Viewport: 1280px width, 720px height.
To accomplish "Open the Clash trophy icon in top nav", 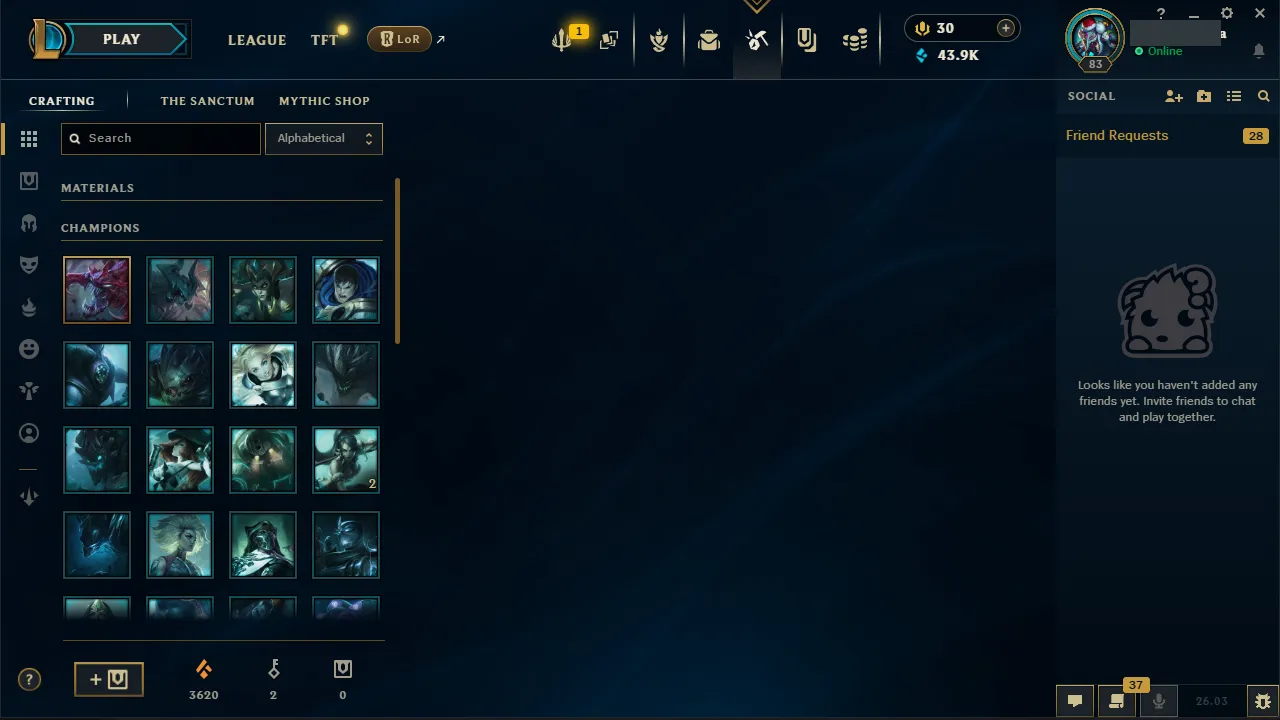I will [x=659, y=40].
